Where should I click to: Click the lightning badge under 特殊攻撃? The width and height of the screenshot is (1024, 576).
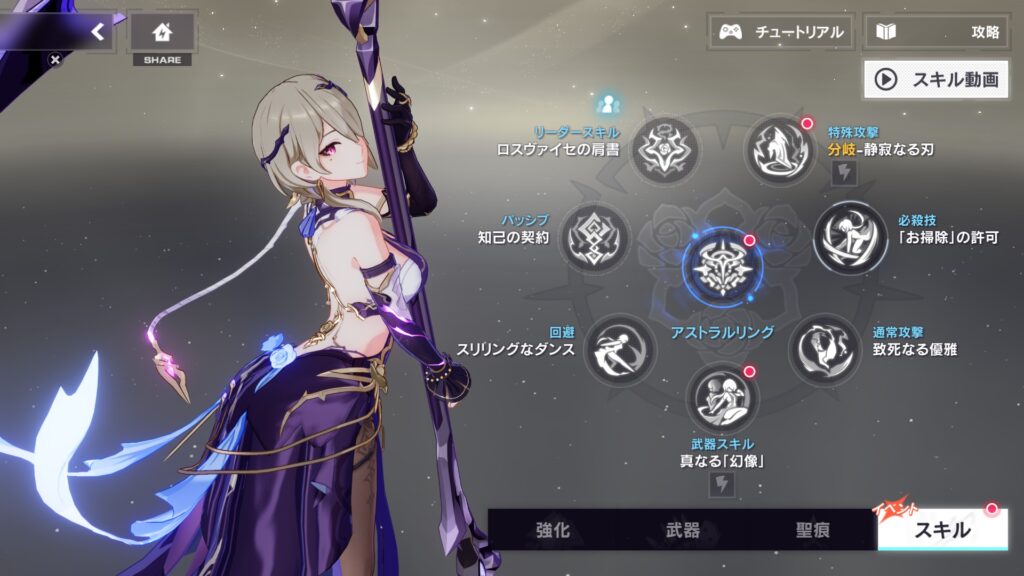click(843, 174)
